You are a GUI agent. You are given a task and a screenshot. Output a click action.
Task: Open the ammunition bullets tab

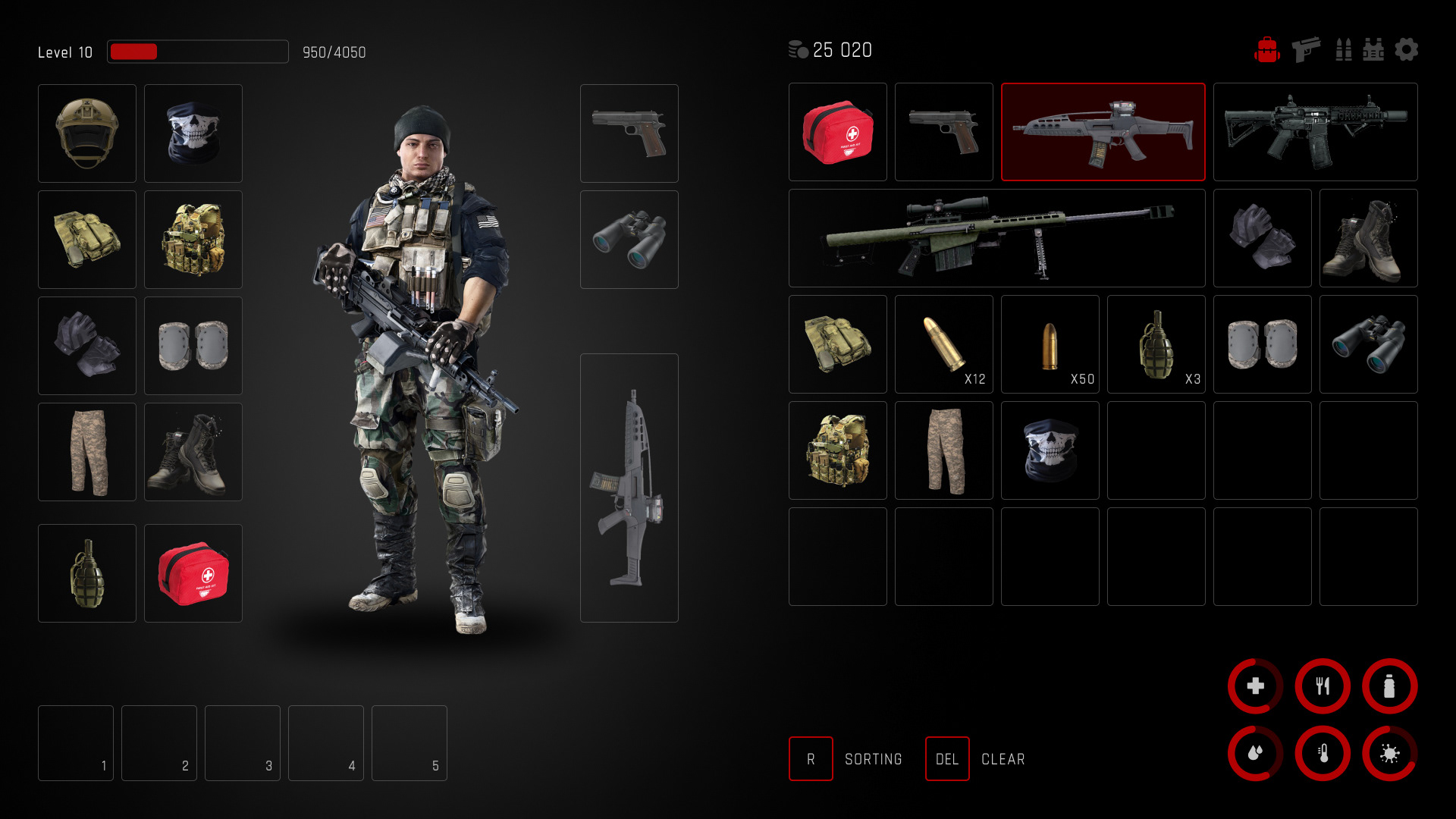coord(1343,50)
